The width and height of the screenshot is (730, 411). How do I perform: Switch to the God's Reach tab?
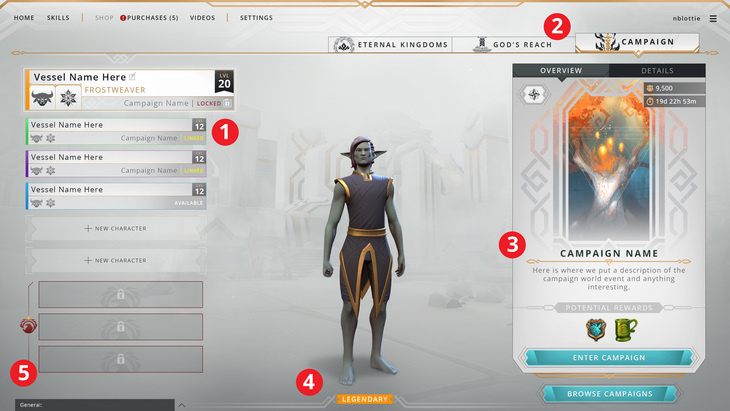514,44
